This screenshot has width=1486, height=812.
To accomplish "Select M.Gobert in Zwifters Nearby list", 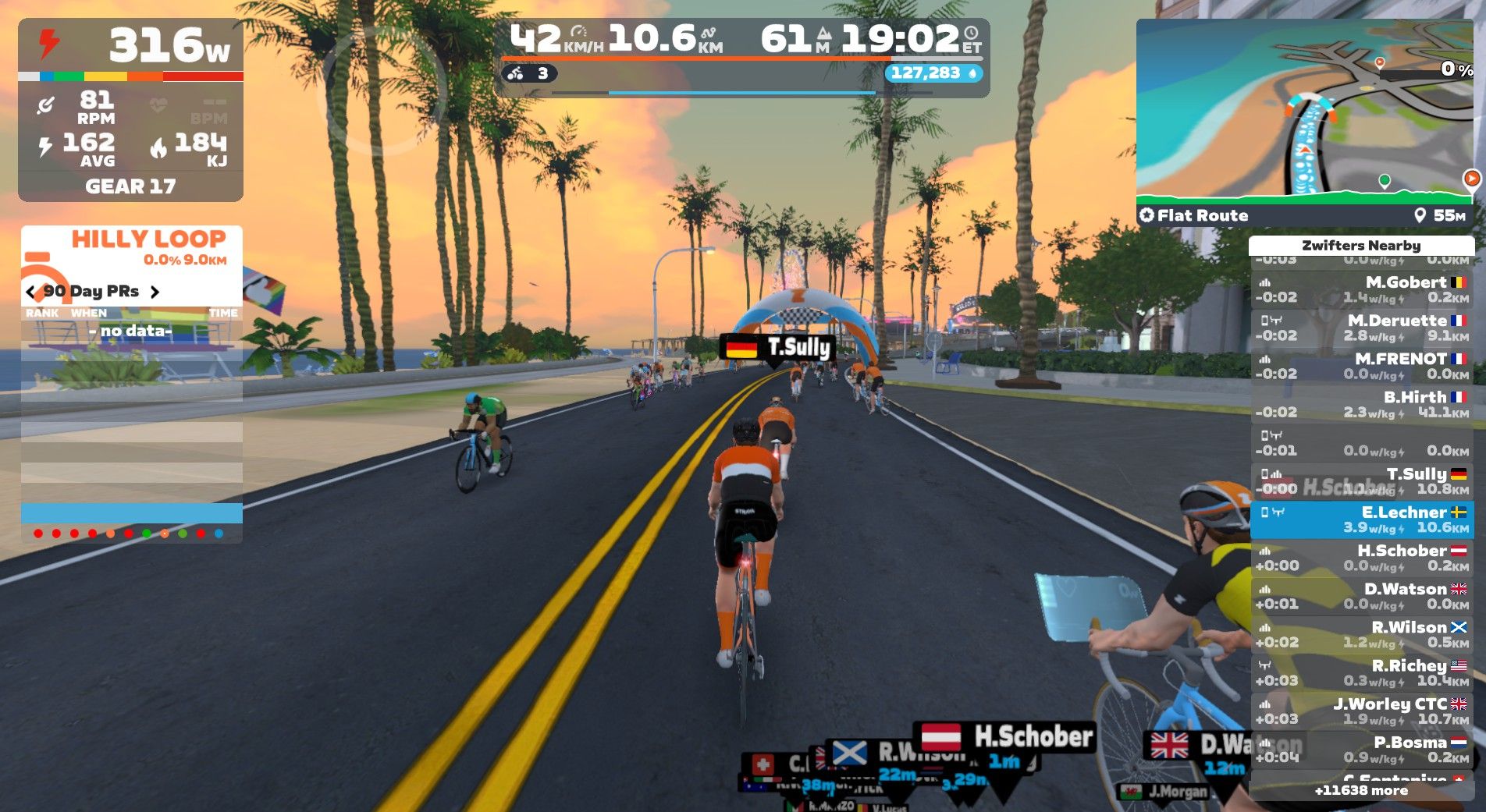I will tap(1361, 289).
